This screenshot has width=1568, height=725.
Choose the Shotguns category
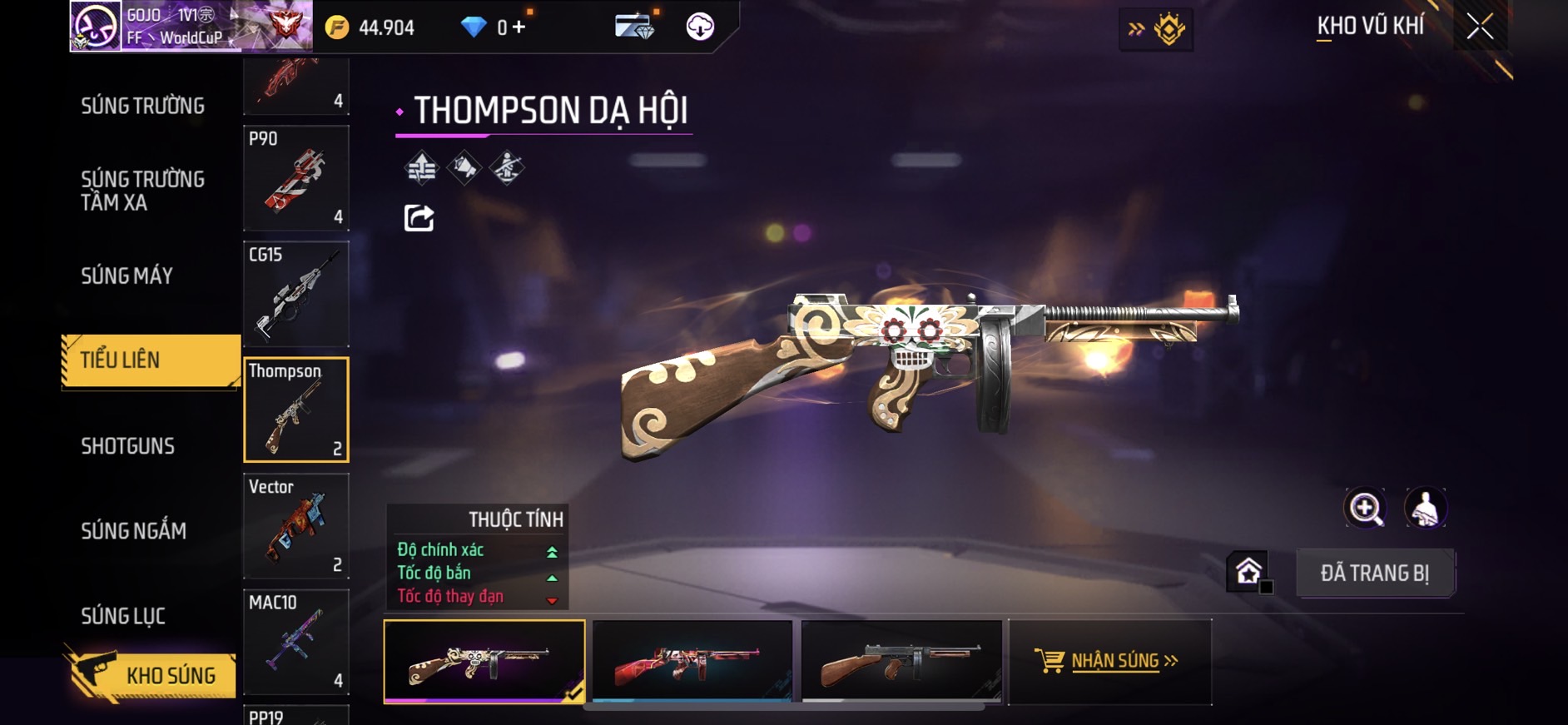128,446
